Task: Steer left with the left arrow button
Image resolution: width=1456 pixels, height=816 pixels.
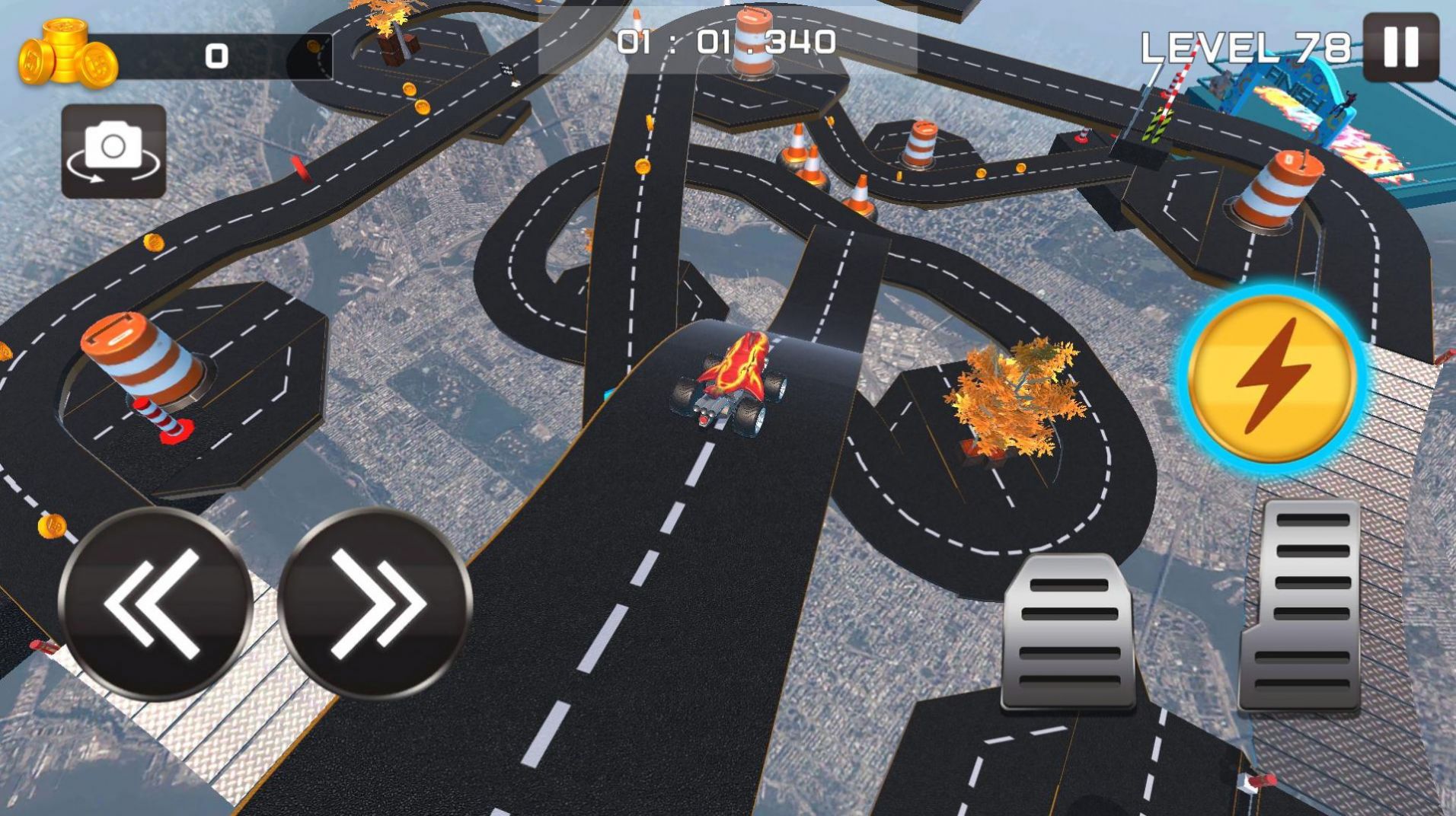Action: 155,604
